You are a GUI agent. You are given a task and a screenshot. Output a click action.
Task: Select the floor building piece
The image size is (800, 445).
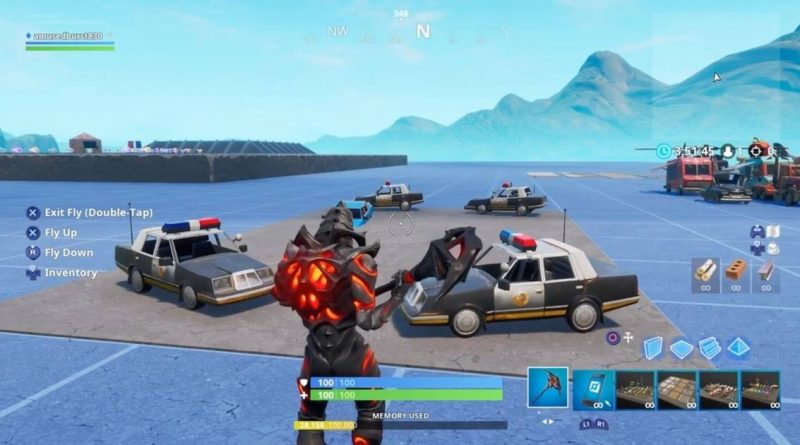682,348
